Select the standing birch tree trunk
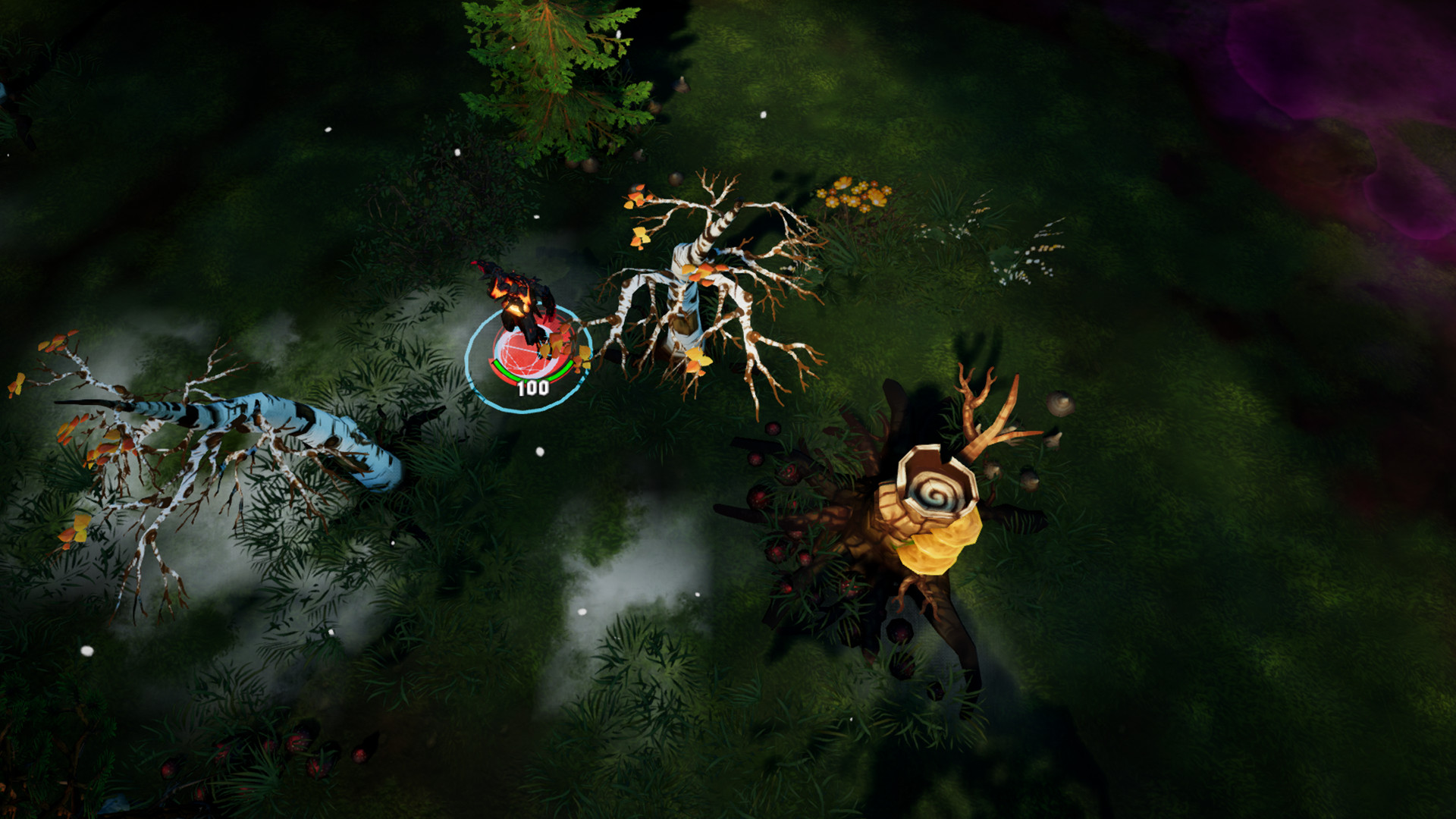Image resolution: width=1456 pixels, height=819 pixels. pos(686,303)
